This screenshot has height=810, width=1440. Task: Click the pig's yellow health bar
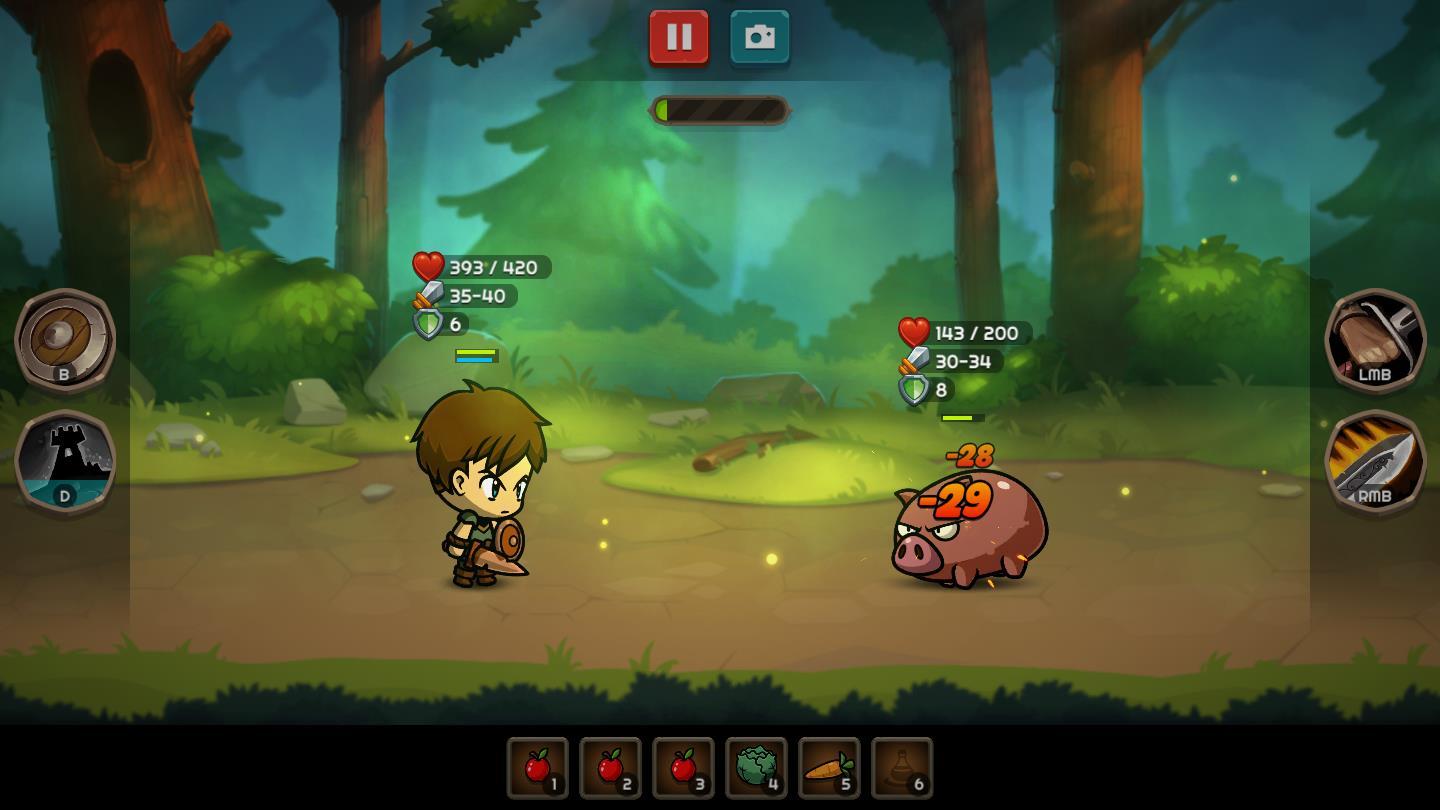(x=963, y=417)
